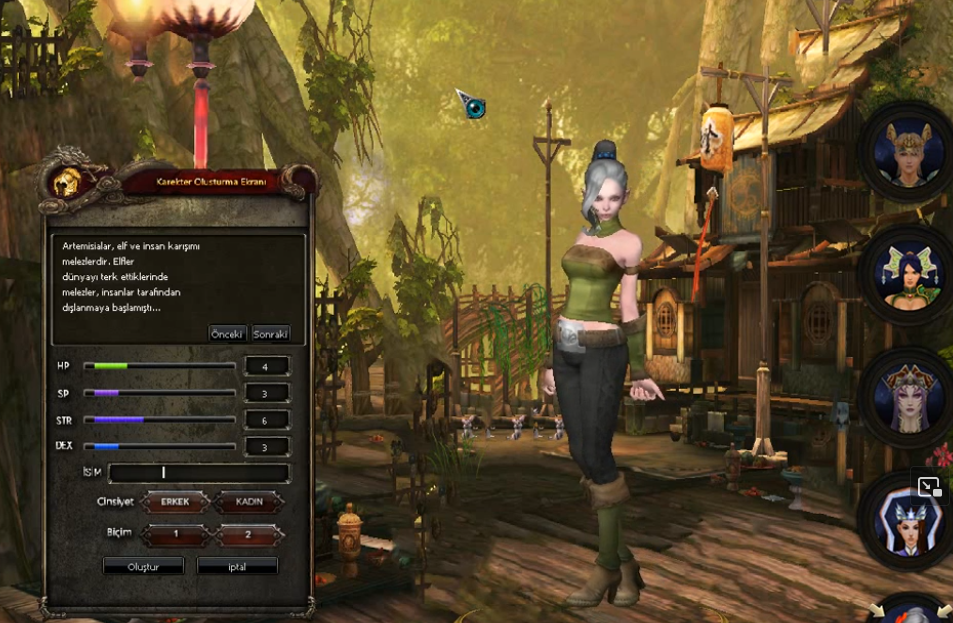
Task: Pick appearance style 1
Action: tap(175, 535)
